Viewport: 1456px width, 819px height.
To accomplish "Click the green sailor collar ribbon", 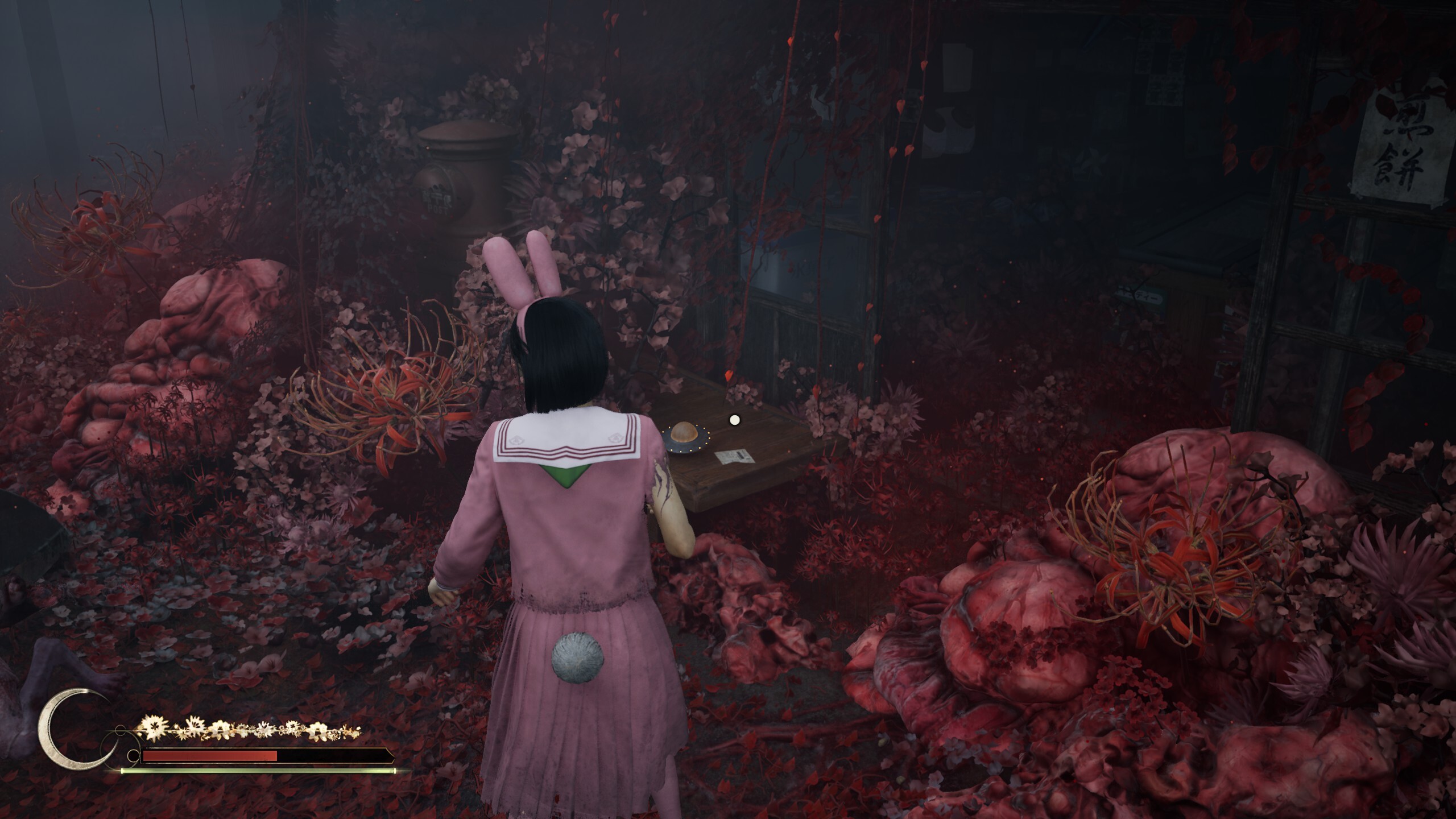I will click(x=565, y=473).
